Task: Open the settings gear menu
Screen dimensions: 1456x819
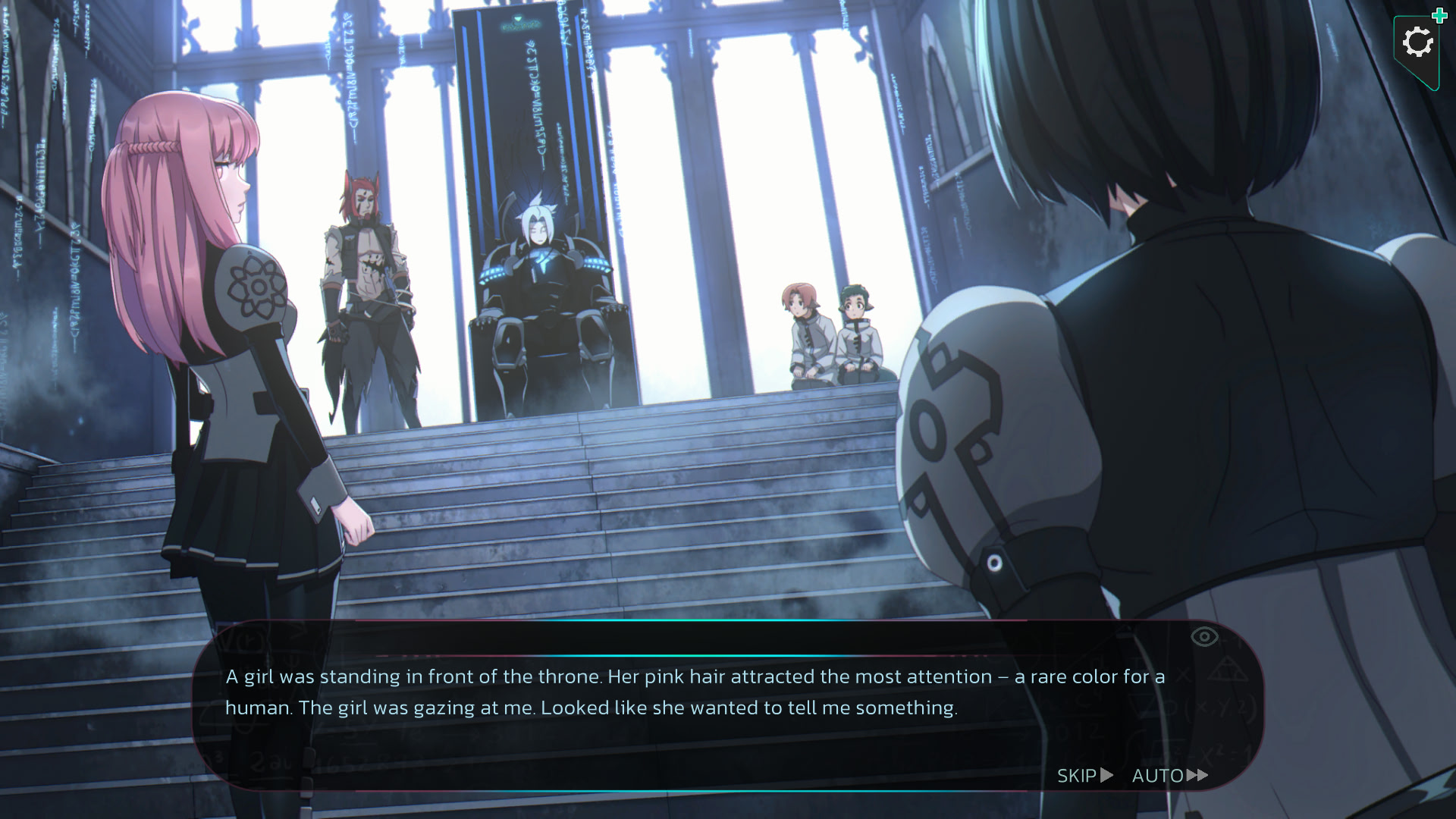Action: click(1417, 43)
